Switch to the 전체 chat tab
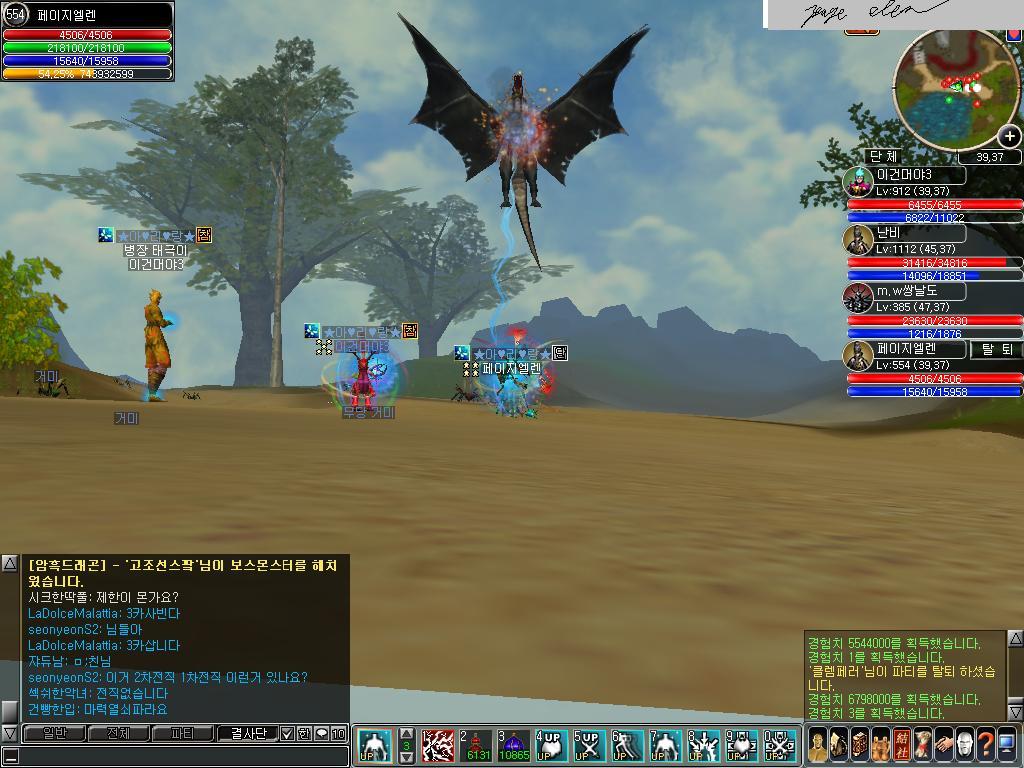This screenshot has width=1024, height=768. click(x=118, y=733)
